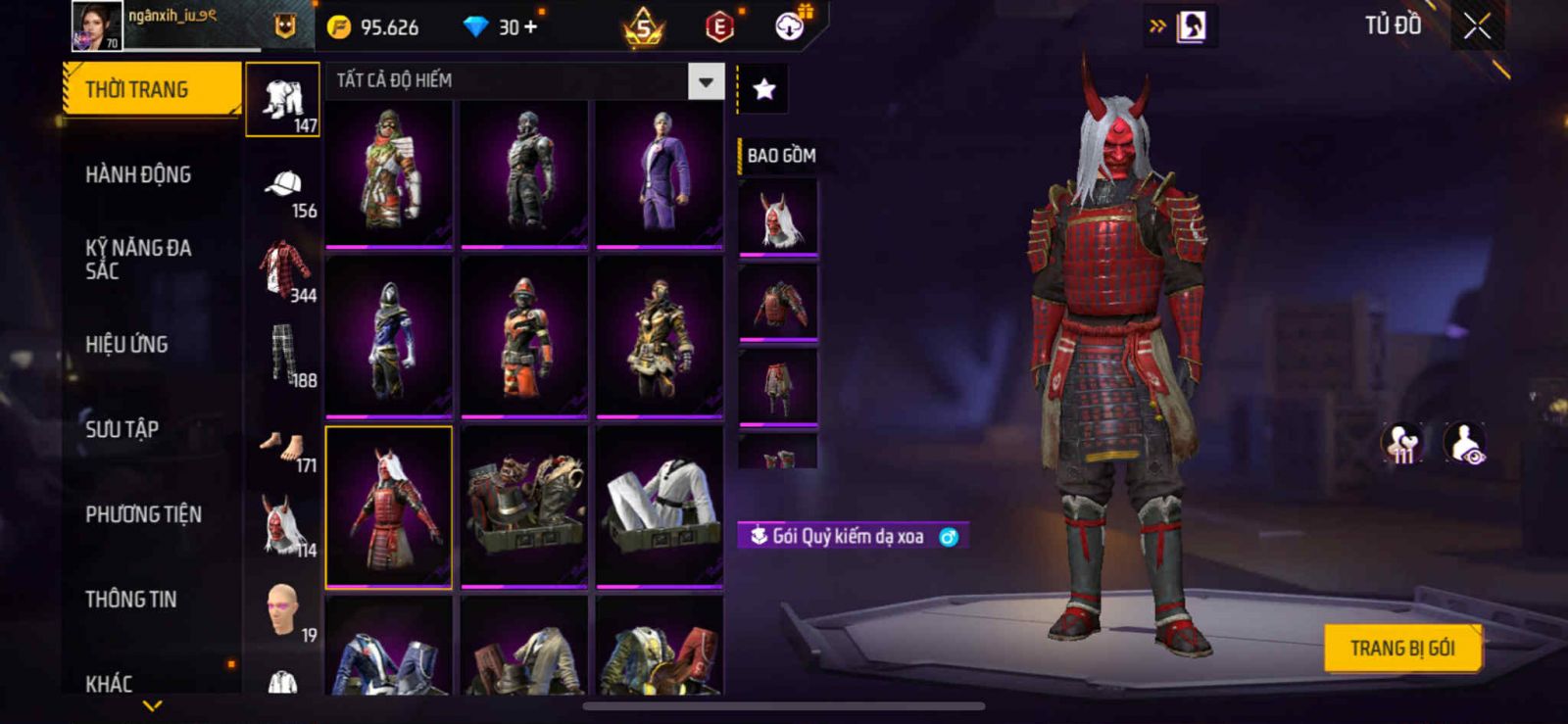Show the PHƯƠNG TIỆN tab
1568x724 pixels.
(143, 514)
